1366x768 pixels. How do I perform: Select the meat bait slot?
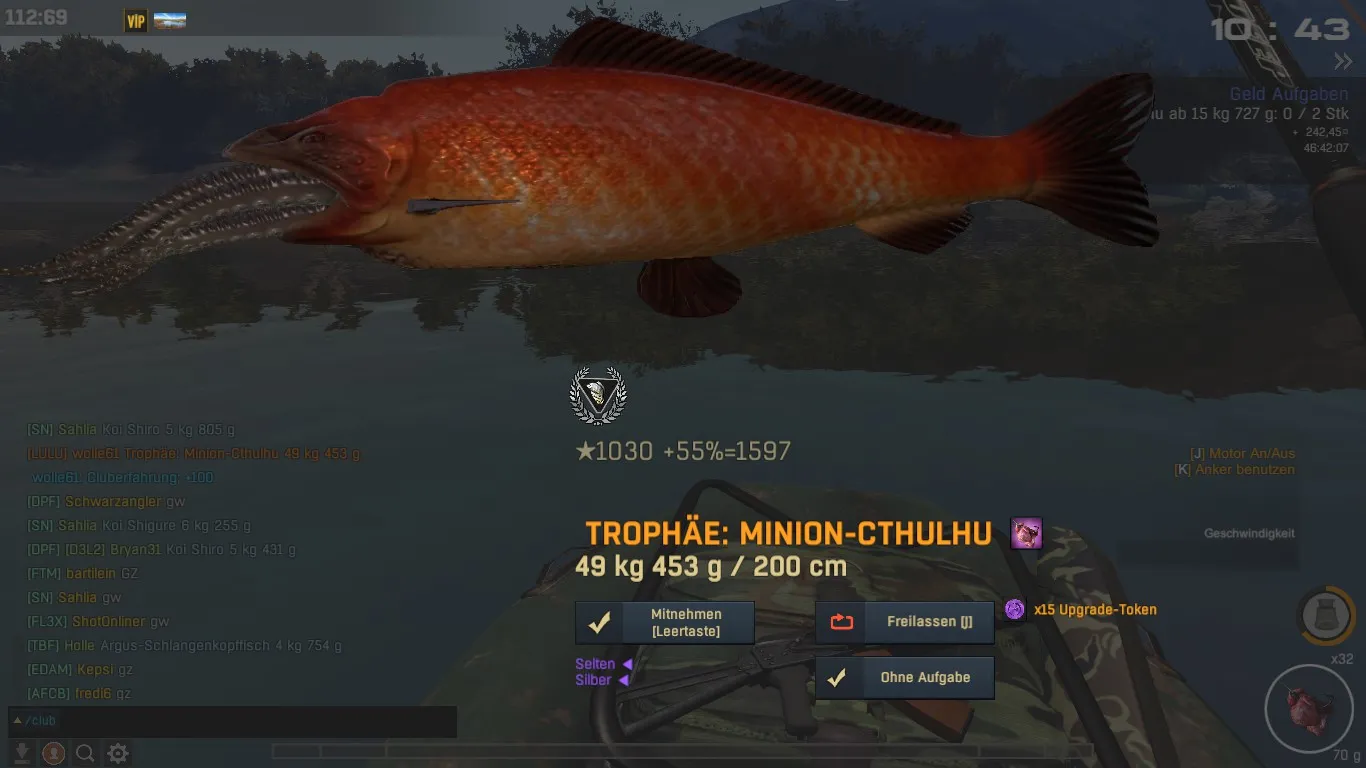[x=1308, y=707]
